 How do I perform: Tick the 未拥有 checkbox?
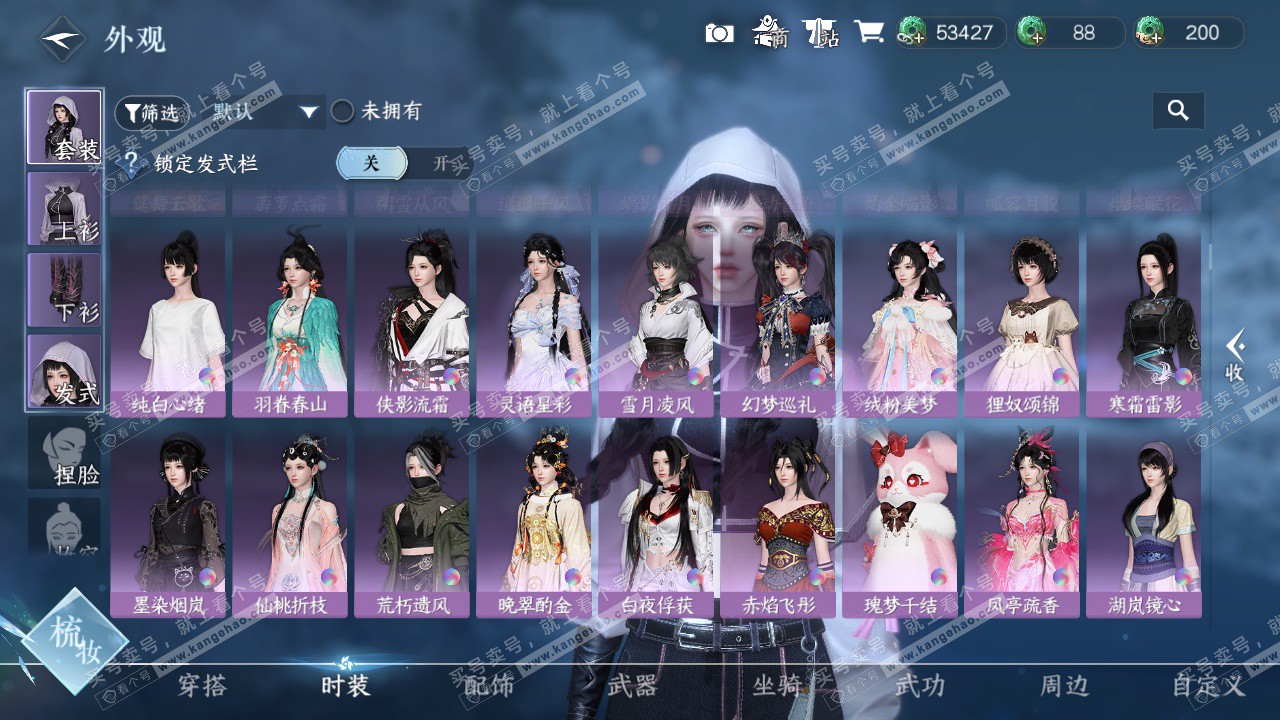tap(343, 112)
